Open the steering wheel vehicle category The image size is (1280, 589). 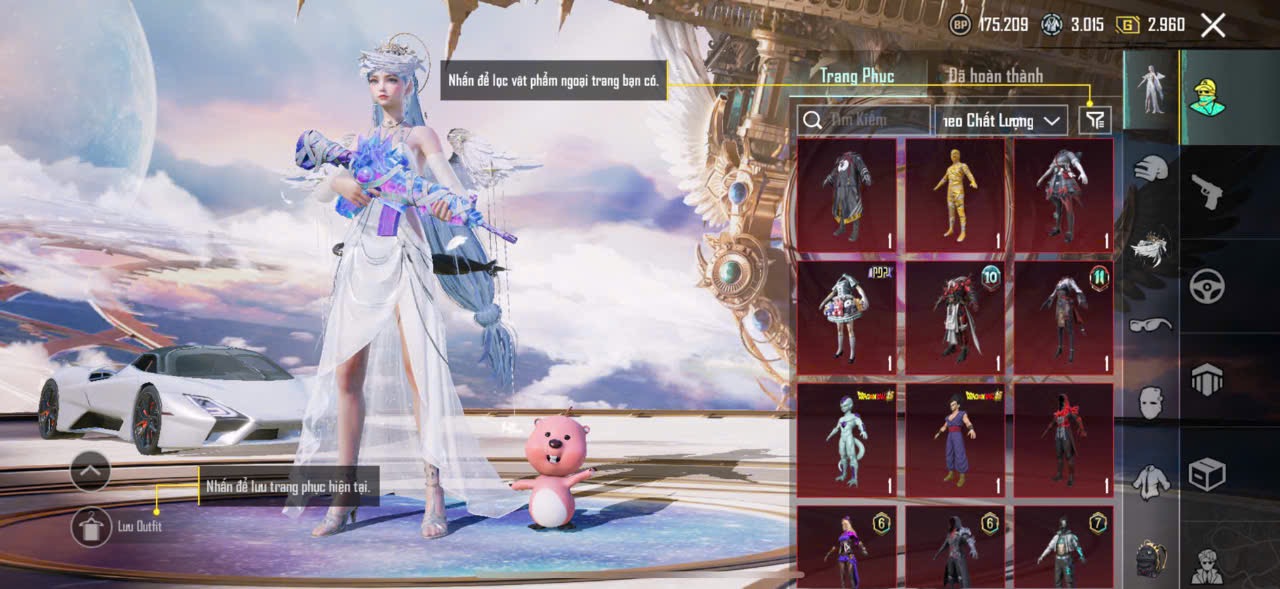(x=1207, y=287)
